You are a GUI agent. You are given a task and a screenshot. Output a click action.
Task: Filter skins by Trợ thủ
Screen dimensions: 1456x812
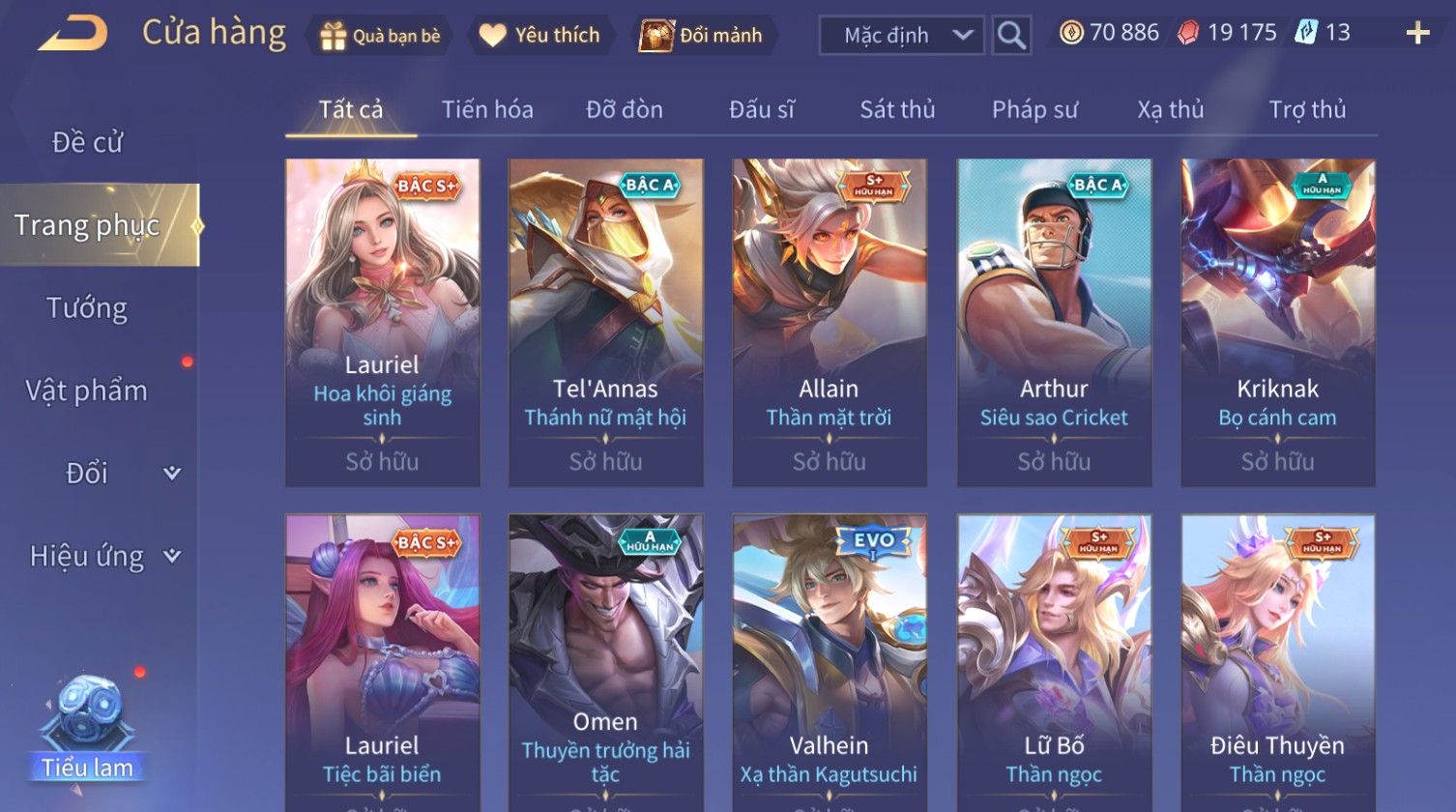(1307, 110)
